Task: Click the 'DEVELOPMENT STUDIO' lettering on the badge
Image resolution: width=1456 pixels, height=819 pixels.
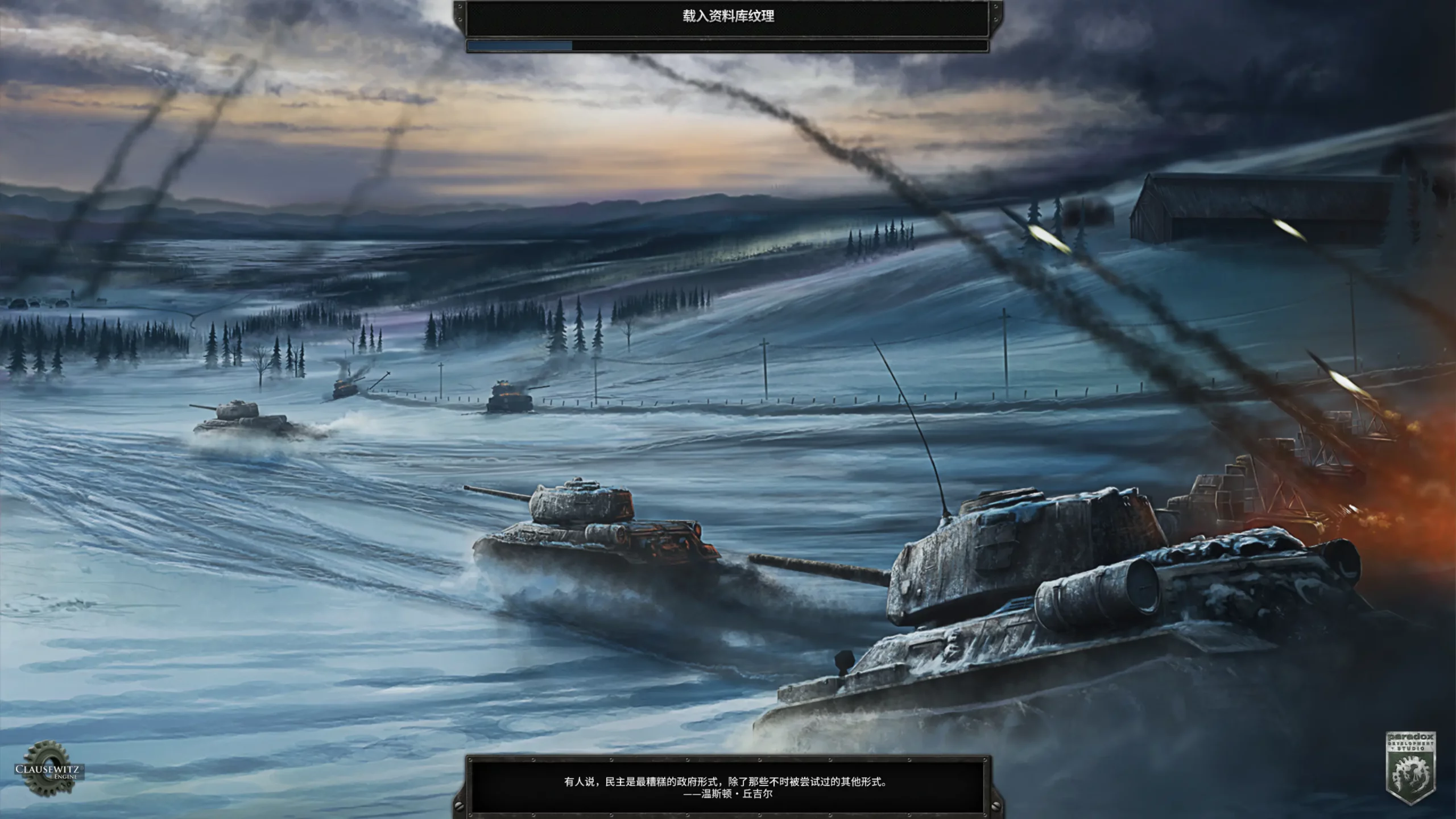Action: pyautogui.click(x=1410, y=744)
